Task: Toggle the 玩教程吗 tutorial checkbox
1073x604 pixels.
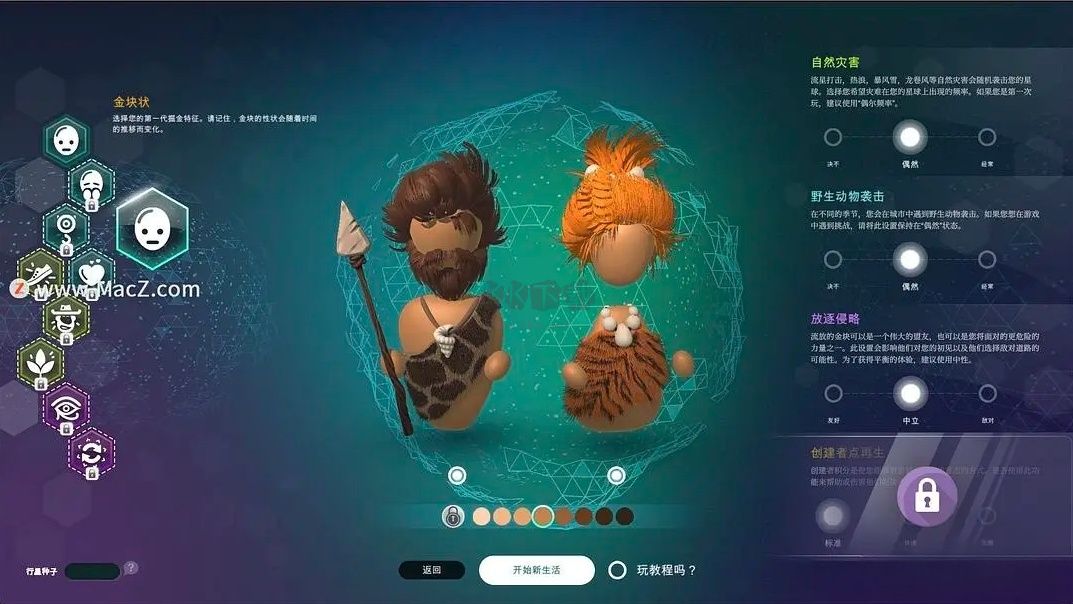Action: (x=618, y=570)
